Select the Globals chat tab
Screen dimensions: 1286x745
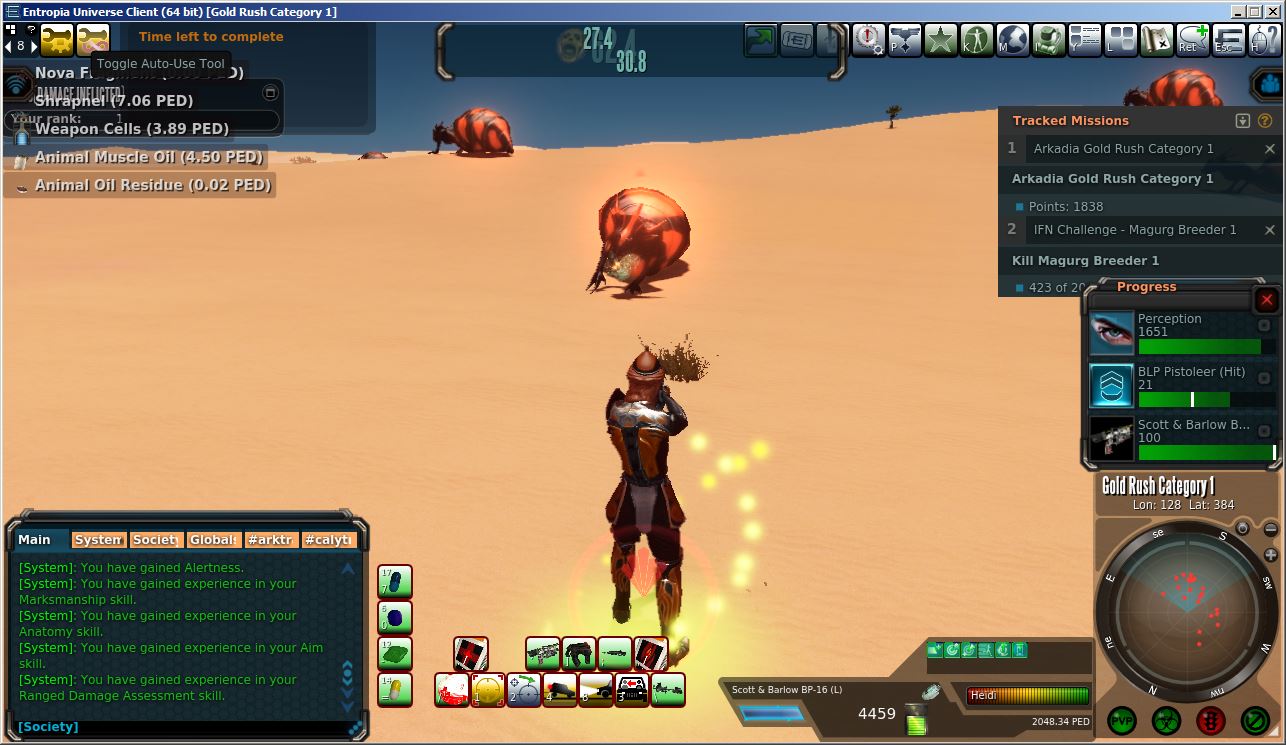tap(214, 540)
